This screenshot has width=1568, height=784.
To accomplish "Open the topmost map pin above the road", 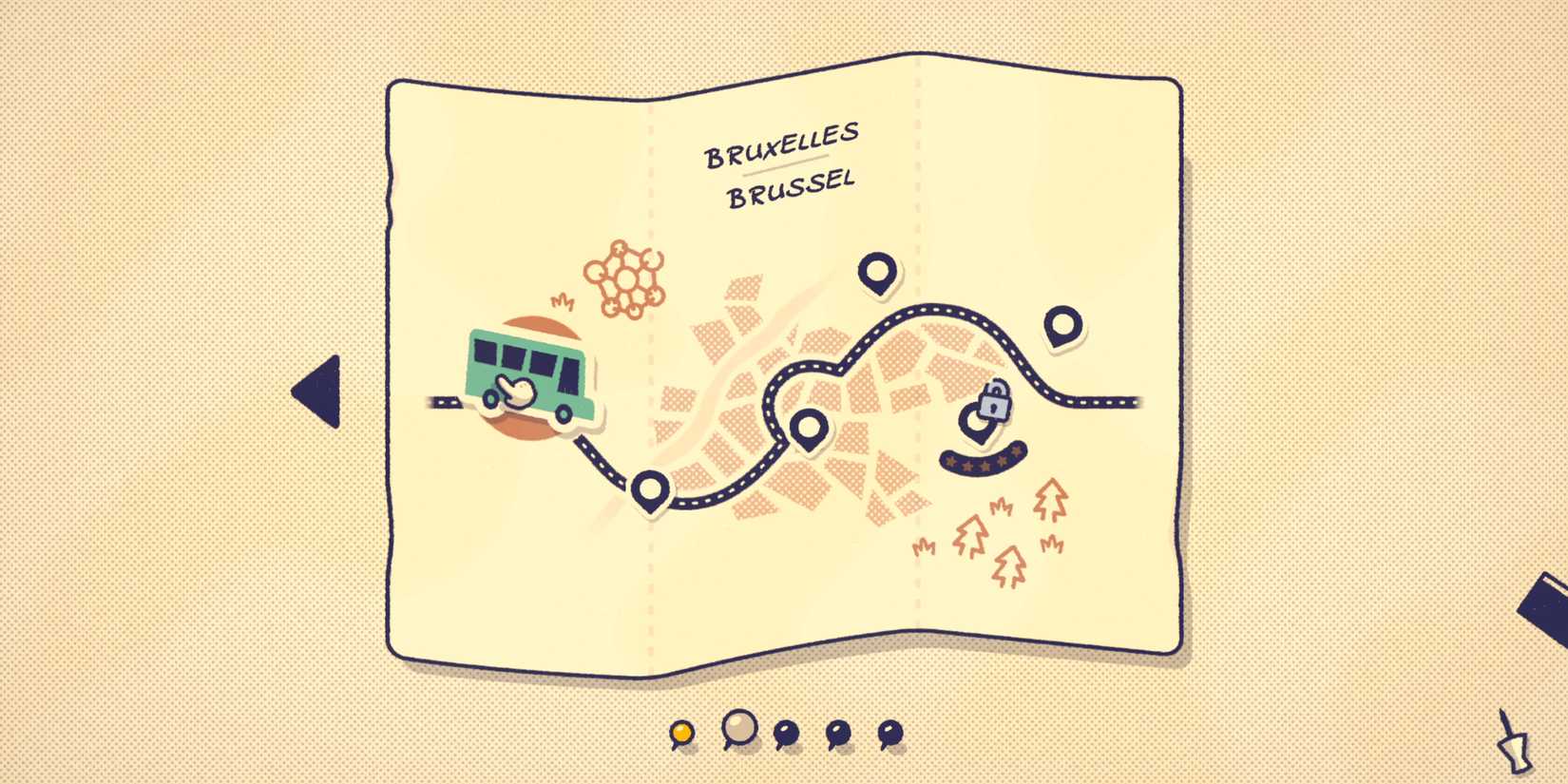I will click(x=877, y=271).
